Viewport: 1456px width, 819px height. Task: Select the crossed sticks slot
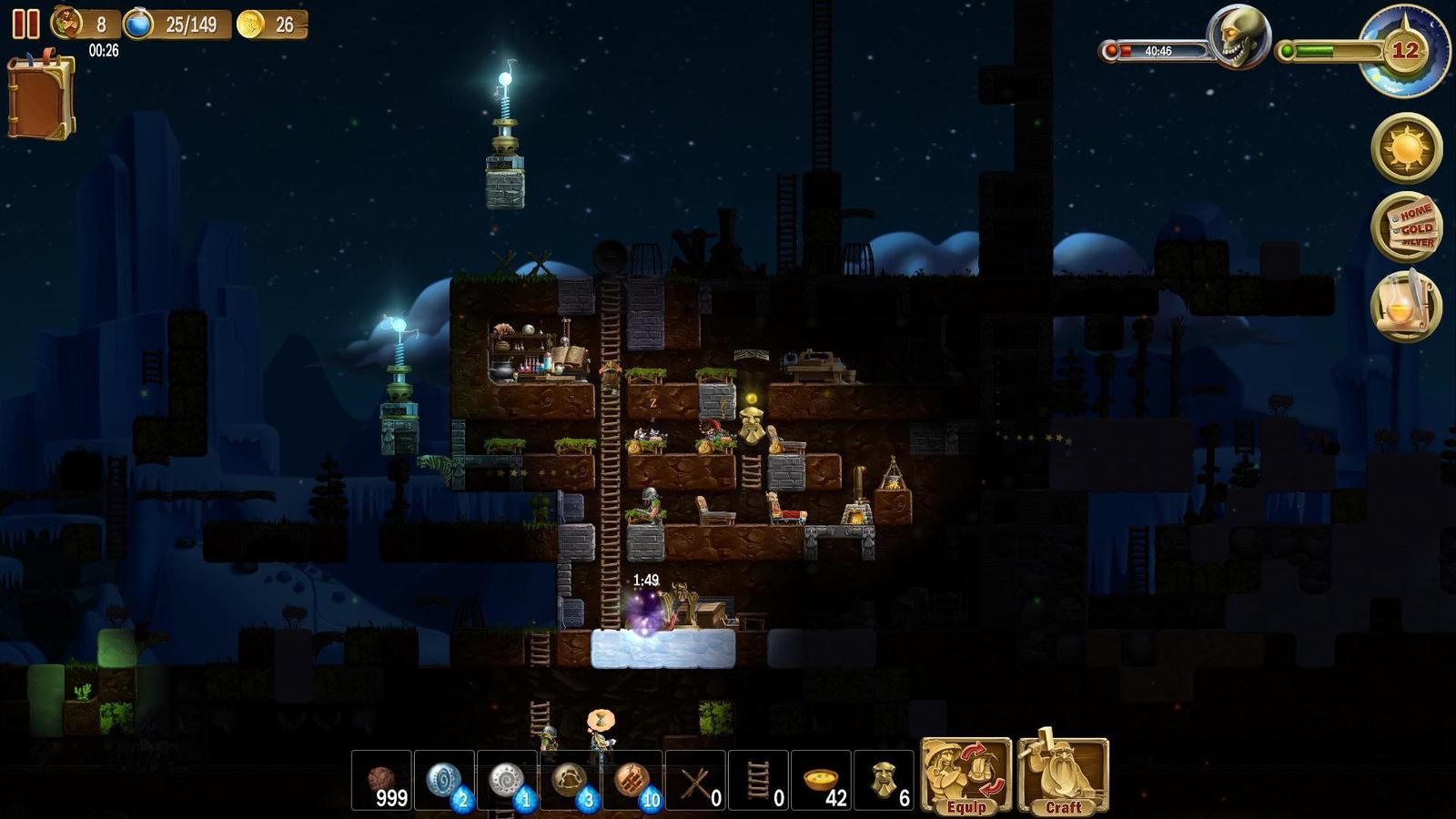[x=696, y=780]
